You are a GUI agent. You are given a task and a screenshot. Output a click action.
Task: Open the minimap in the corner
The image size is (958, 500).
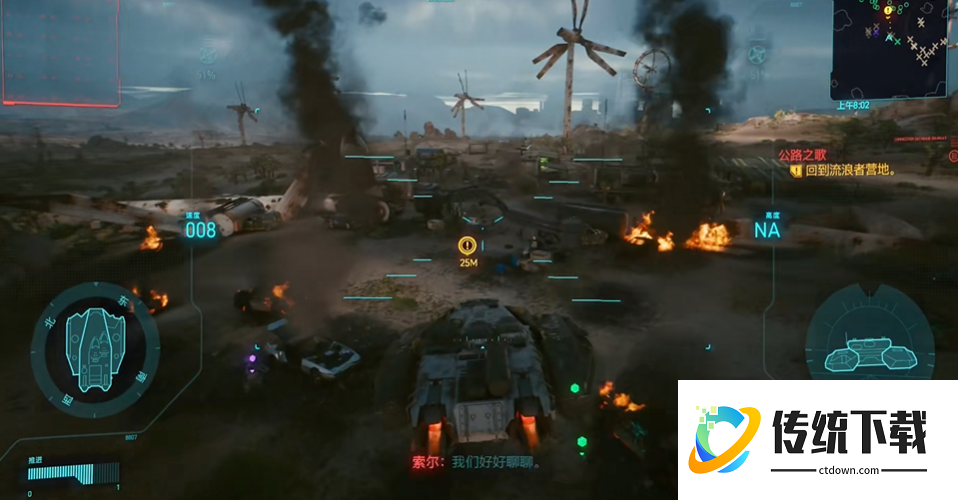(893, 46)
